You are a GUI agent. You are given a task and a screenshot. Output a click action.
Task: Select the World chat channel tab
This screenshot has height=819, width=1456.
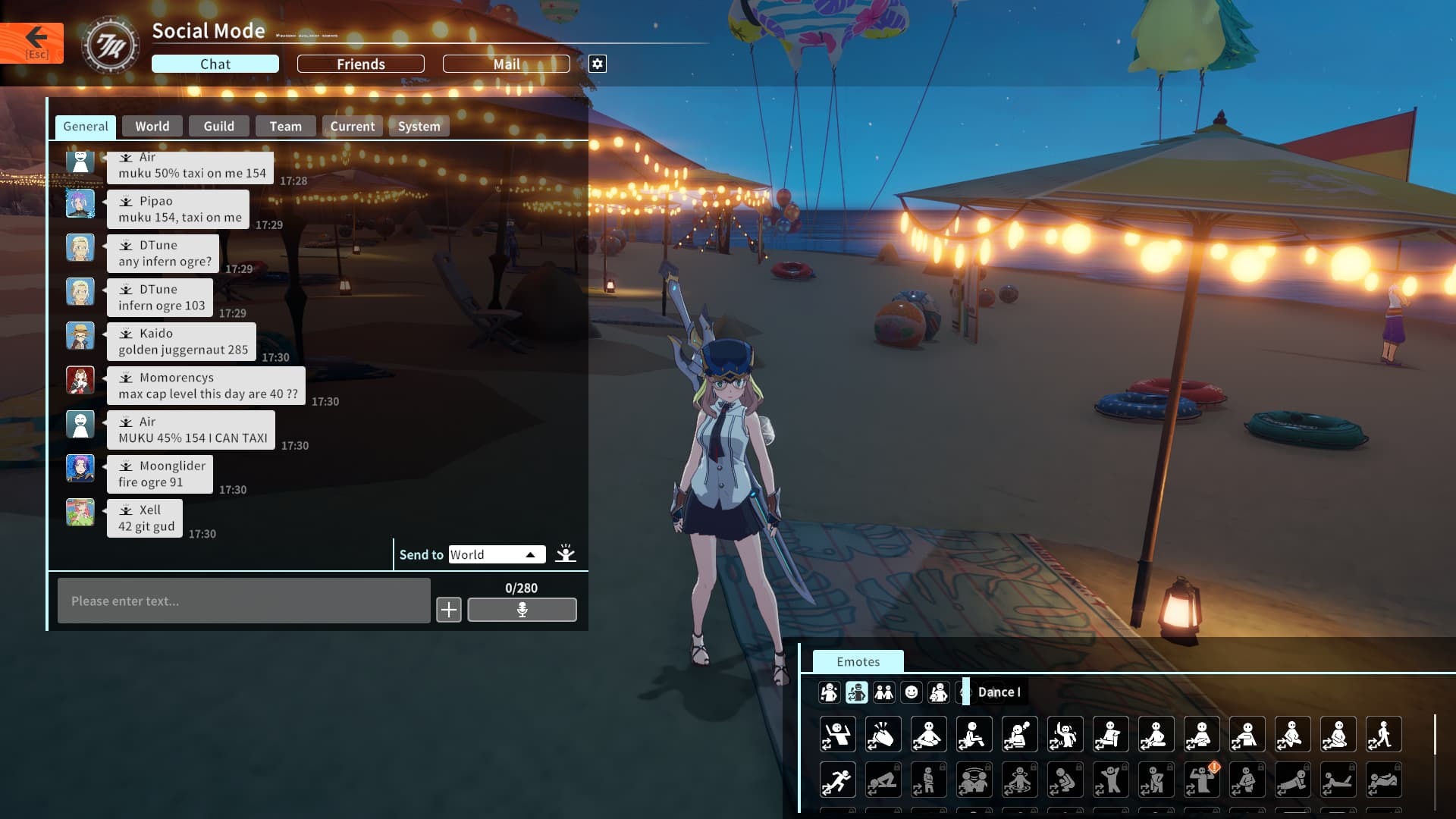(x=152, y=127)
